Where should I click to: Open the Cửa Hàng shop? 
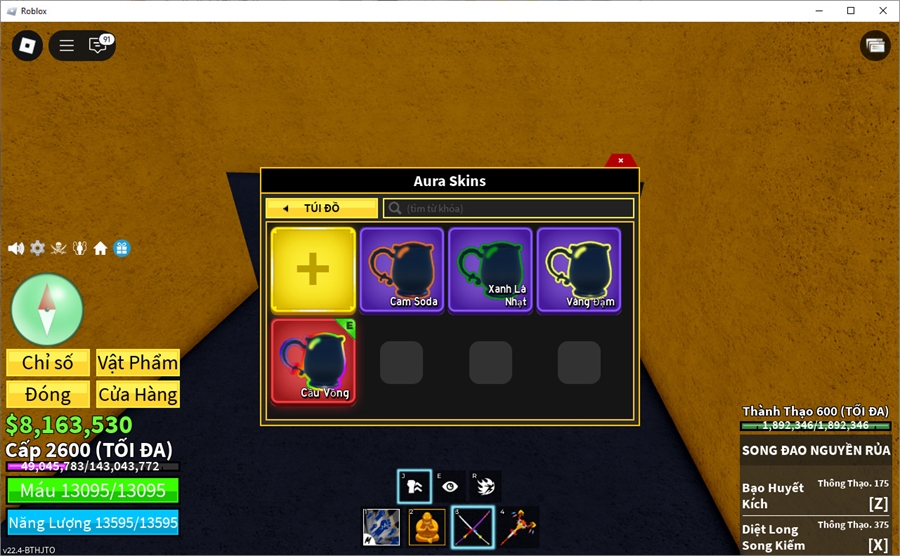click(x=138, y=394)
